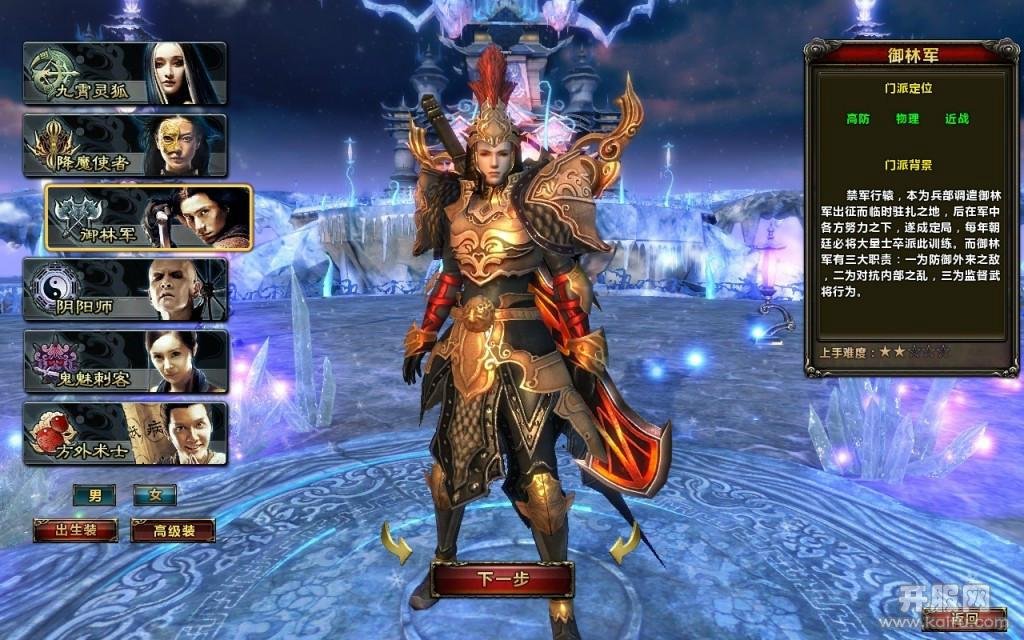This screenshot has height=640, width=1024.
Task: Select the 九霄灵狐 class tile
Action: point(125,73)
